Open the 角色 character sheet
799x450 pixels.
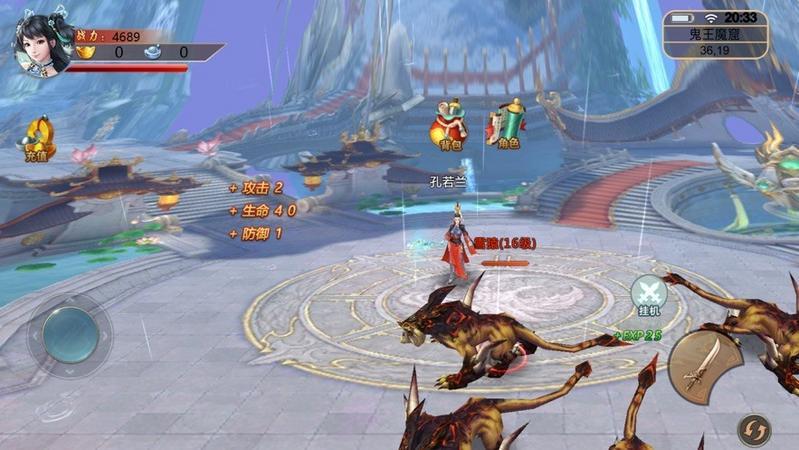point(508,125)
